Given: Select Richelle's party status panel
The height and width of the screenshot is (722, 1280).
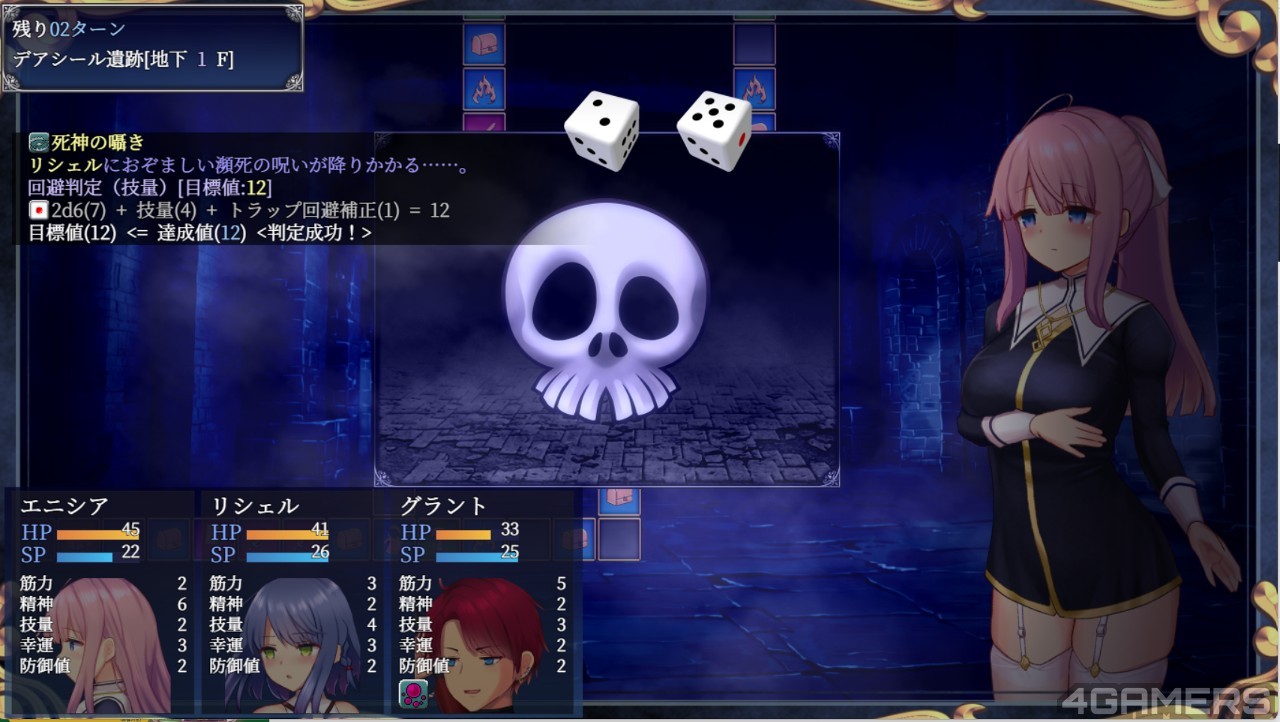Looking at the screenshot, I should coord(290,600).
